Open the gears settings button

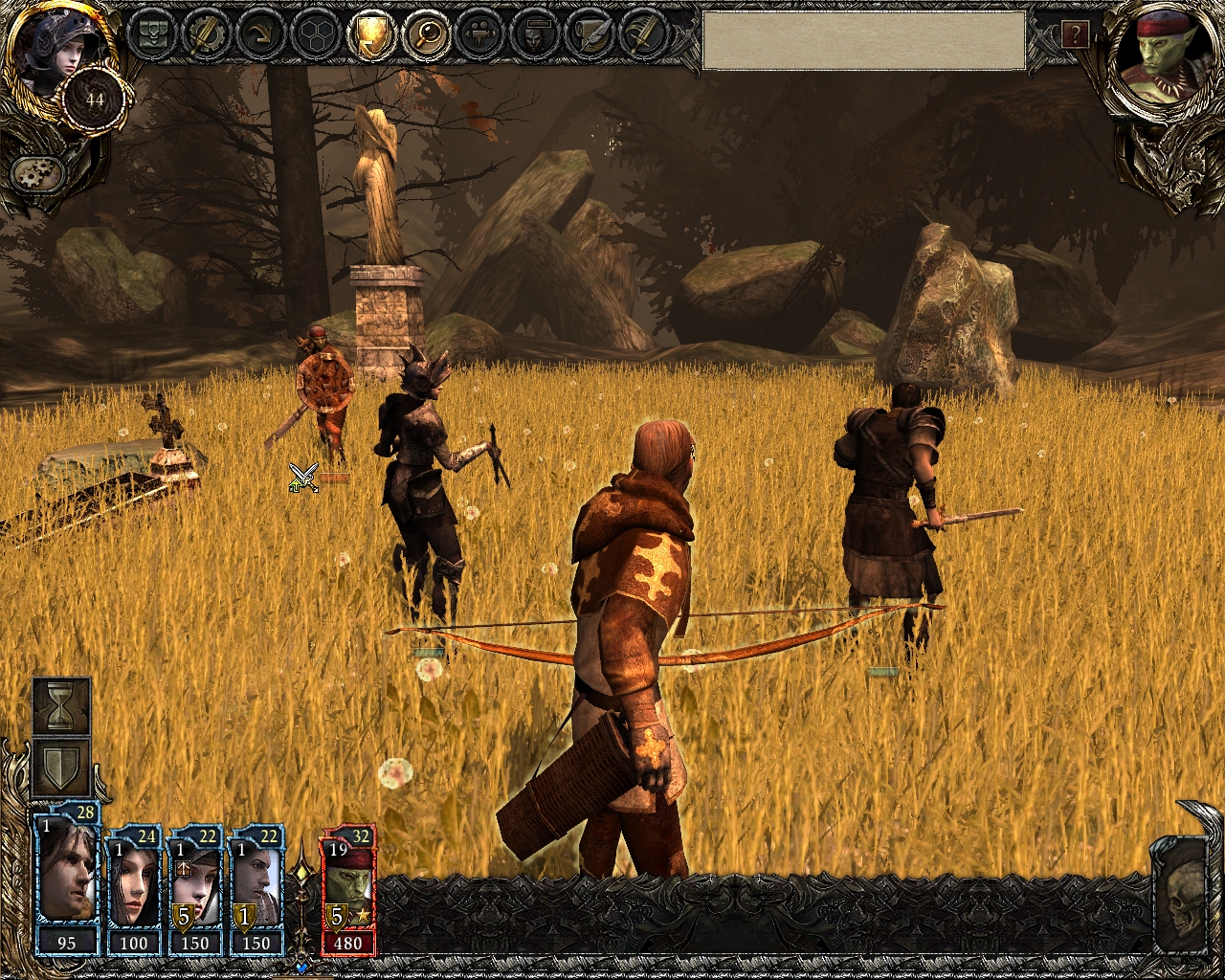pos(37,174)
